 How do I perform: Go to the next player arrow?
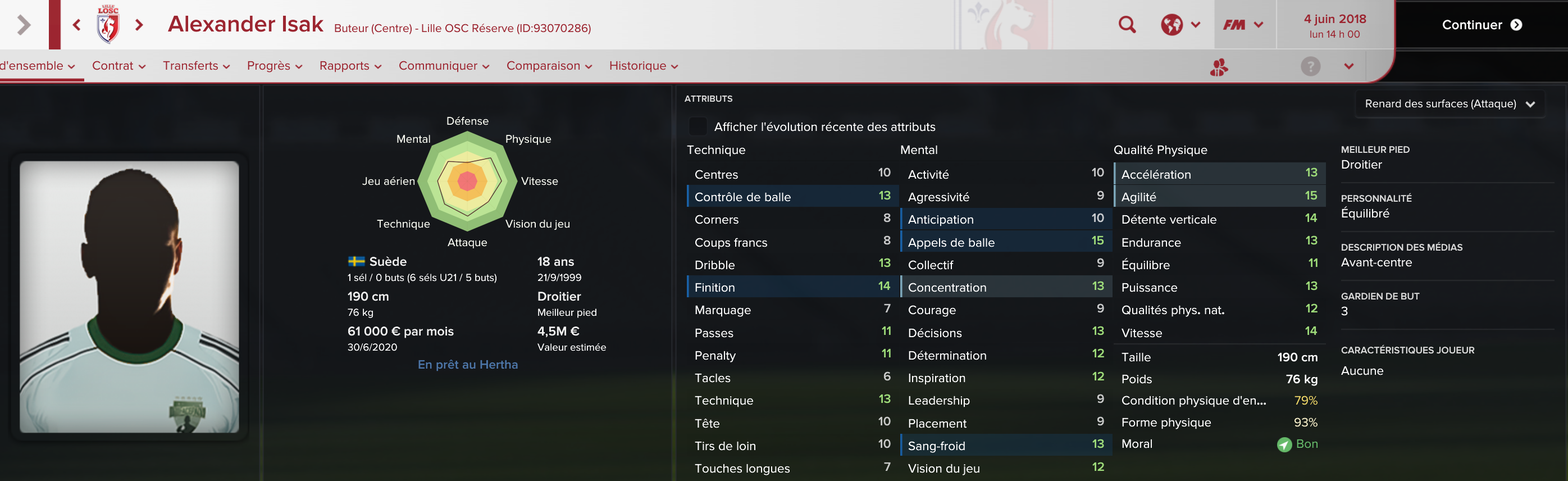click(139, 25)
